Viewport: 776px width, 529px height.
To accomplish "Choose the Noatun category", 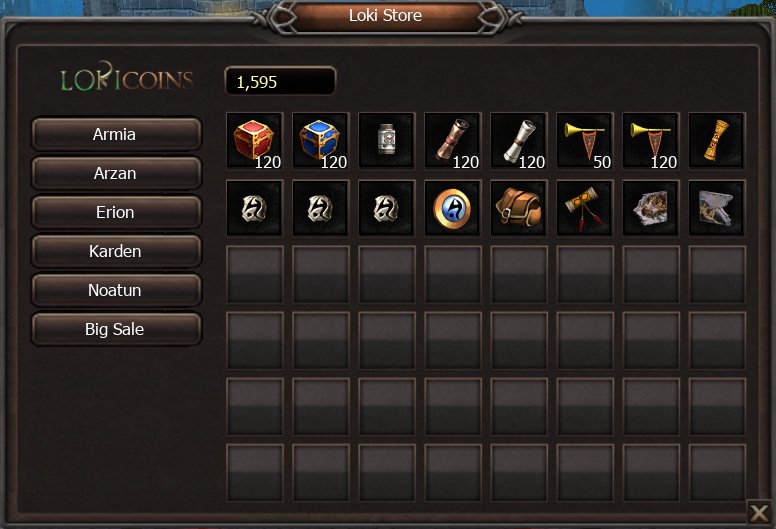I will (116, 290).
